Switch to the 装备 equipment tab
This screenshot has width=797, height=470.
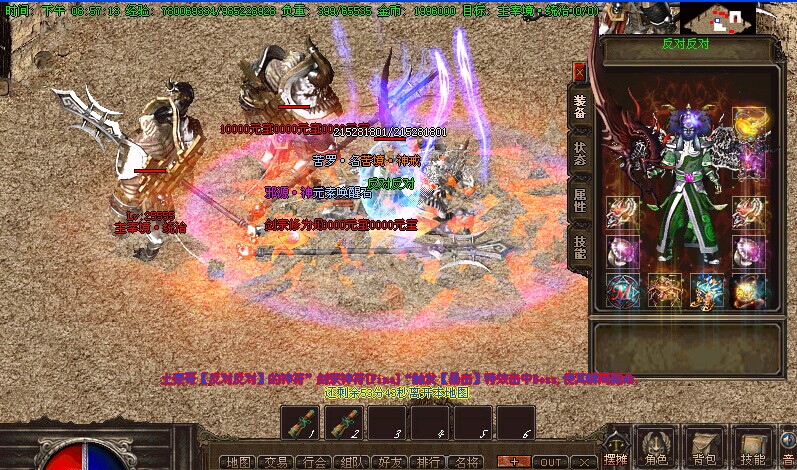point(580,104)
